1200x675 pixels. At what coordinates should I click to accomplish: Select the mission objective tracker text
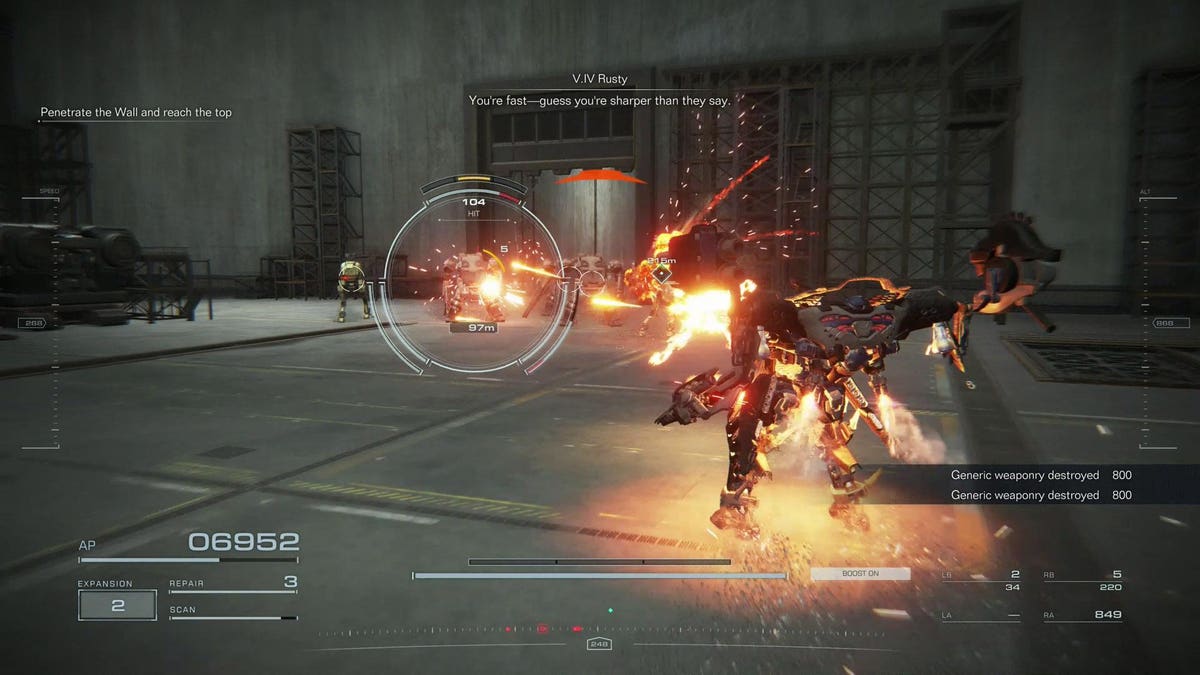pyautogui.click(x=136, y=113)
